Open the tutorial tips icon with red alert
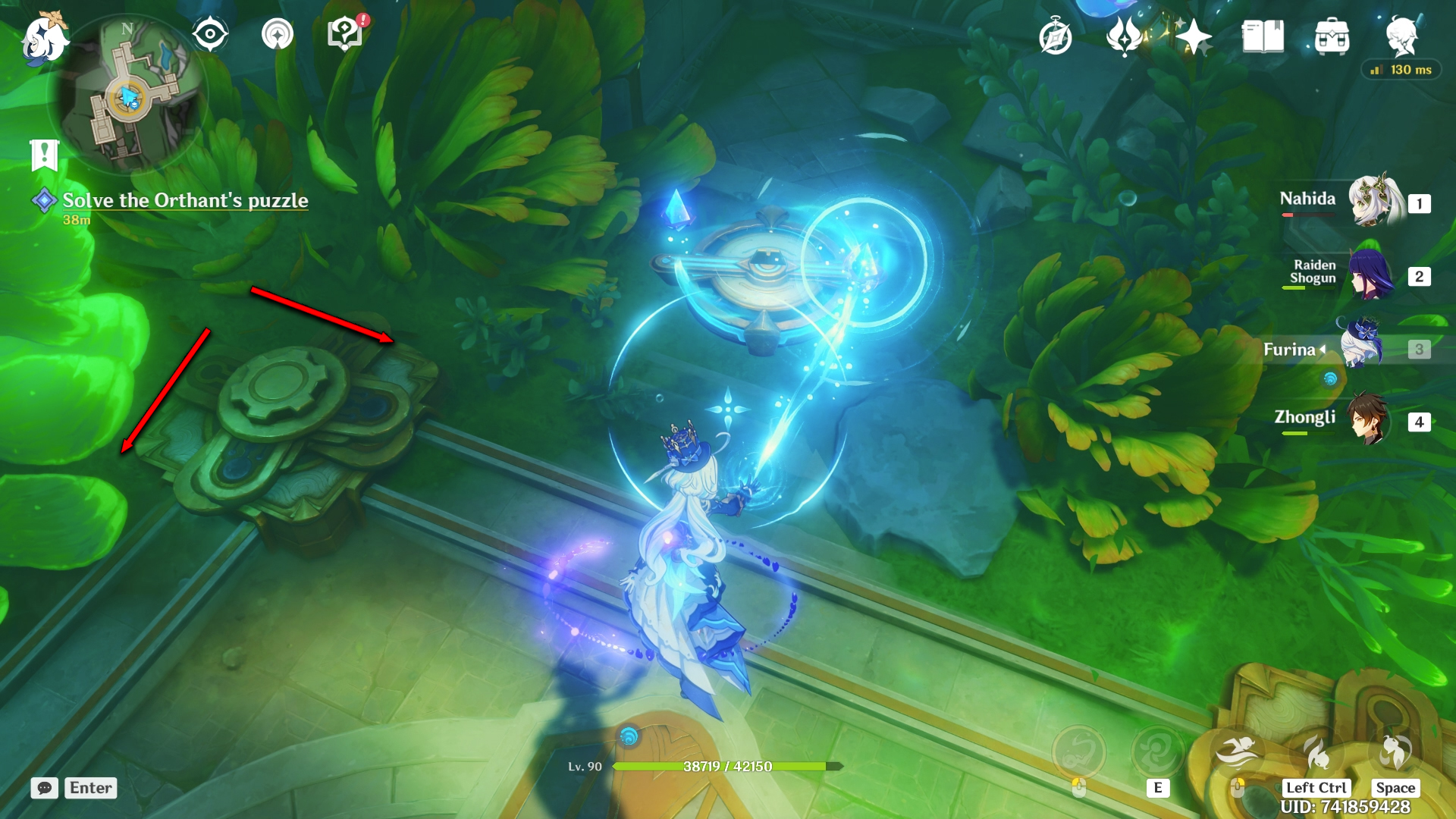The height and width of the screenshot is (819, 1456). pos(345,35)
